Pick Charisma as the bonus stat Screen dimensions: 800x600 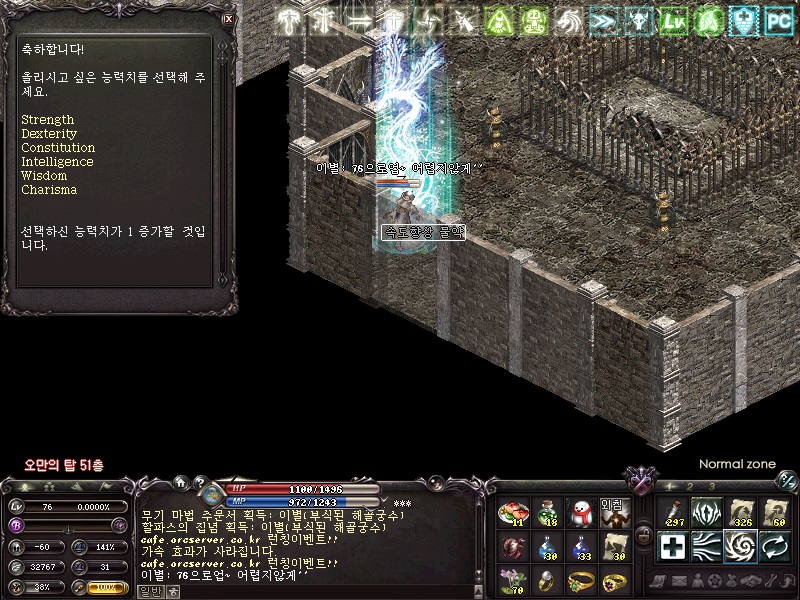click(49, 190)
